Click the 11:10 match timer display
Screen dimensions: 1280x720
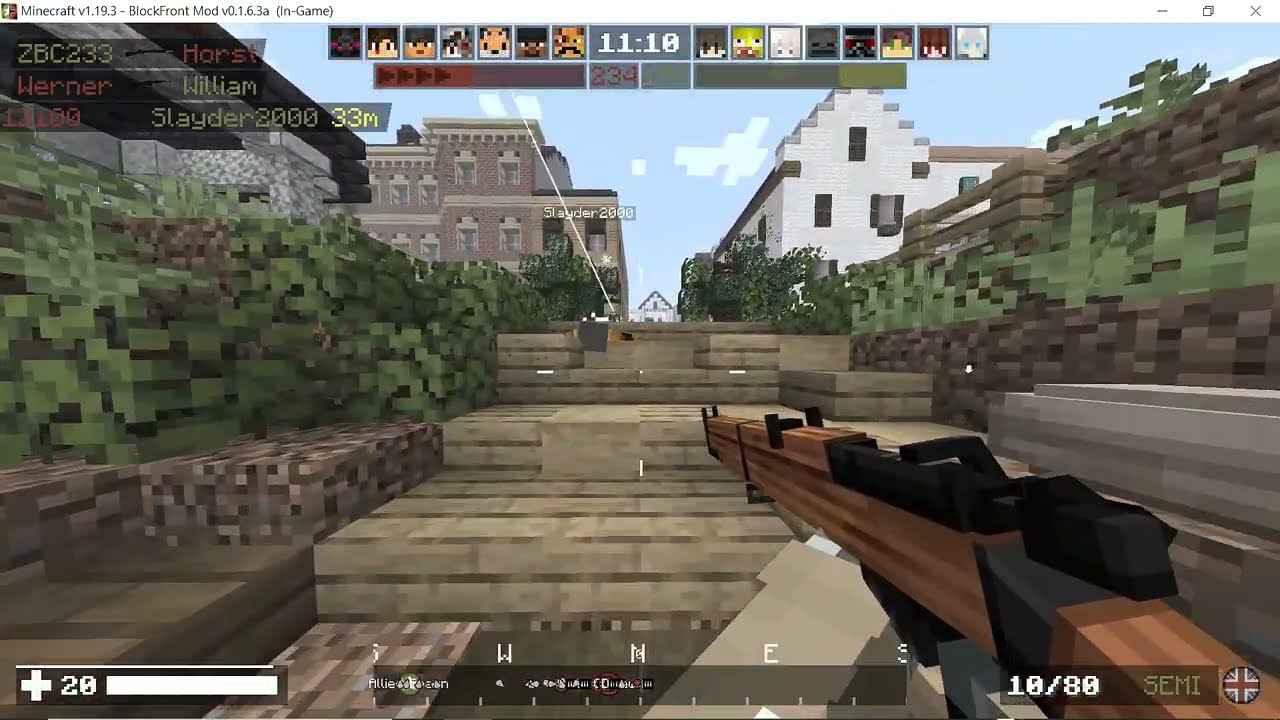638,43
